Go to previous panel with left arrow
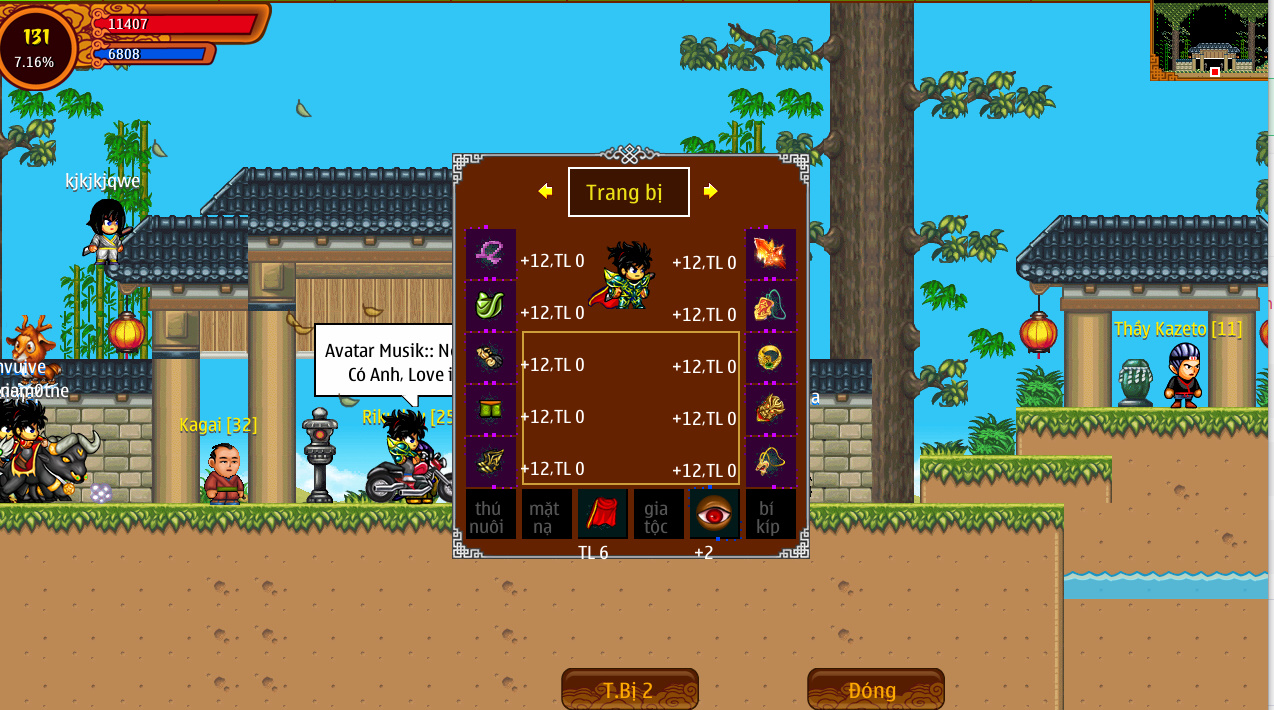 pos(545,191)
